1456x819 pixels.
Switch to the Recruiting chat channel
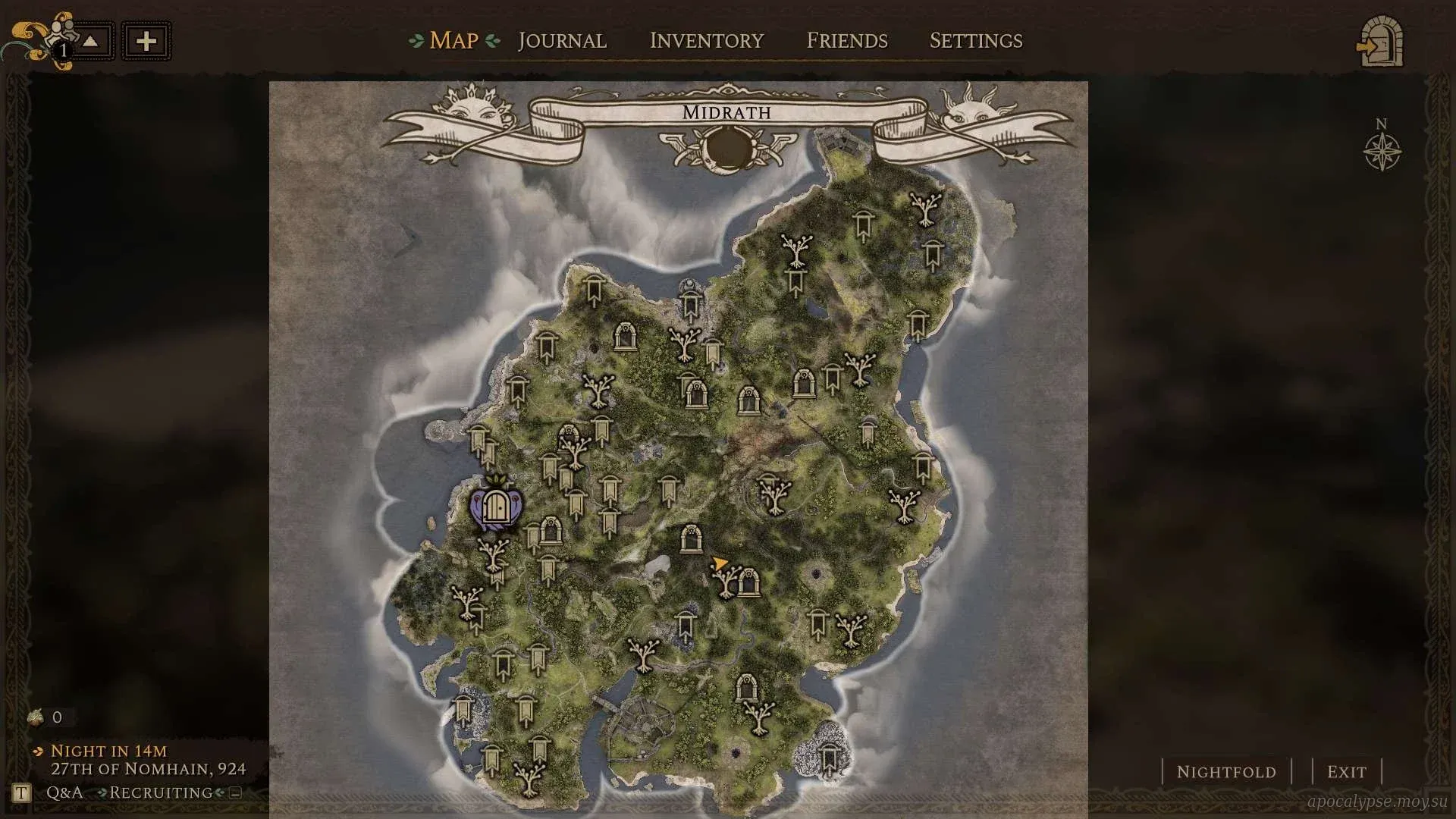[x=161, y=792]
